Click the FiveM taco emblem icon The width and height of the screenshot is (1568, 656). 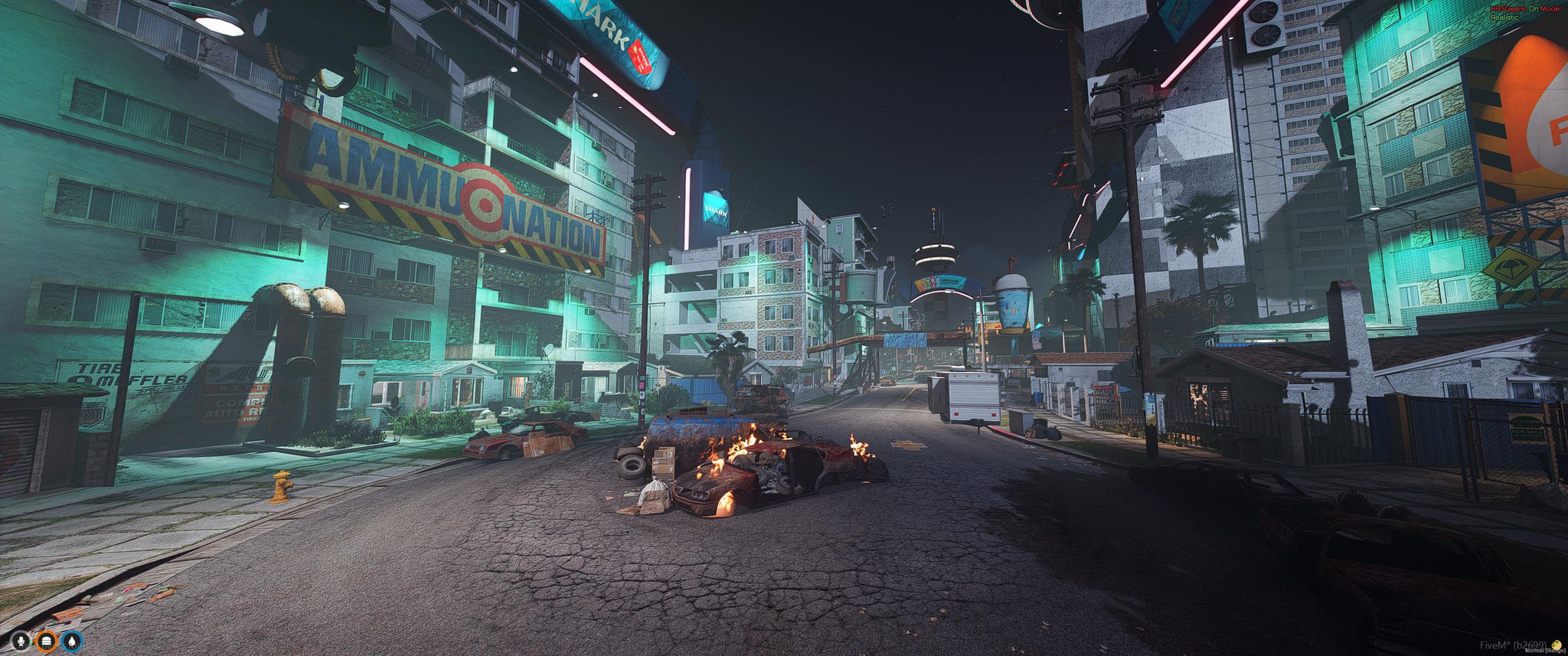click(1556, 644)
